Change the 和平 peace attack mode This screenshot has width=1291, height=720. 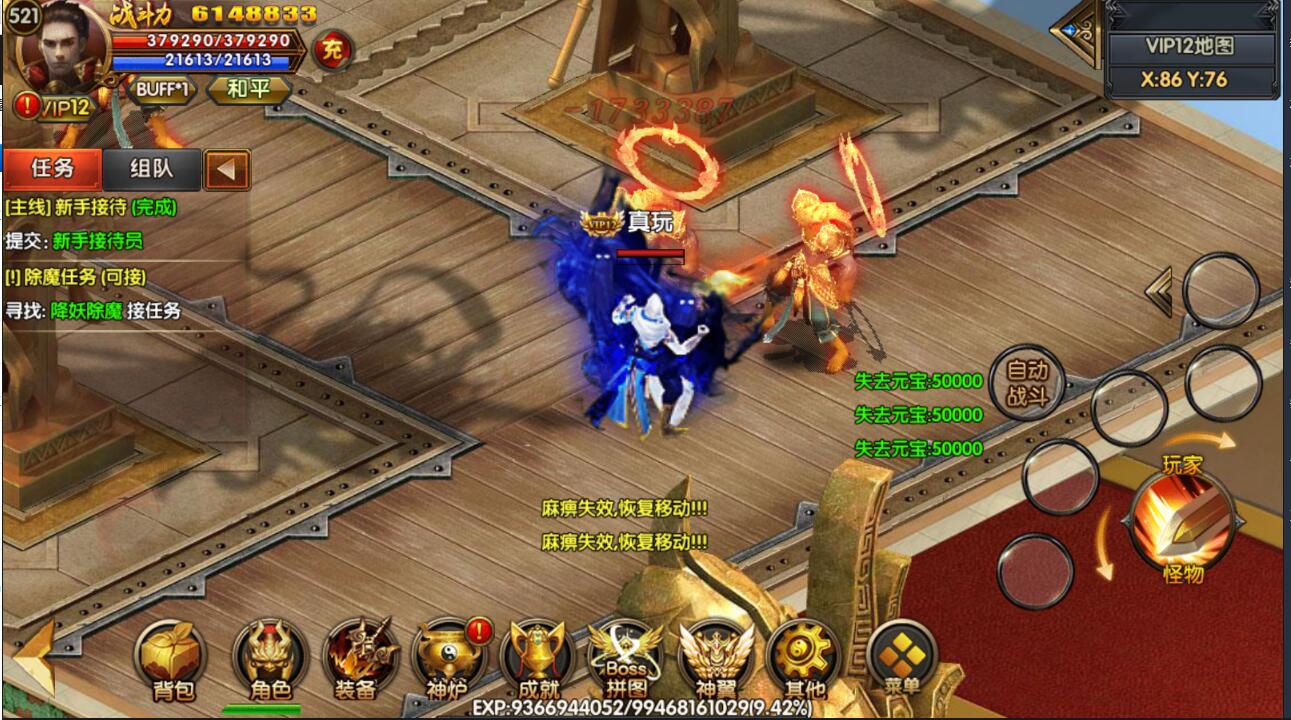point(249,89)
